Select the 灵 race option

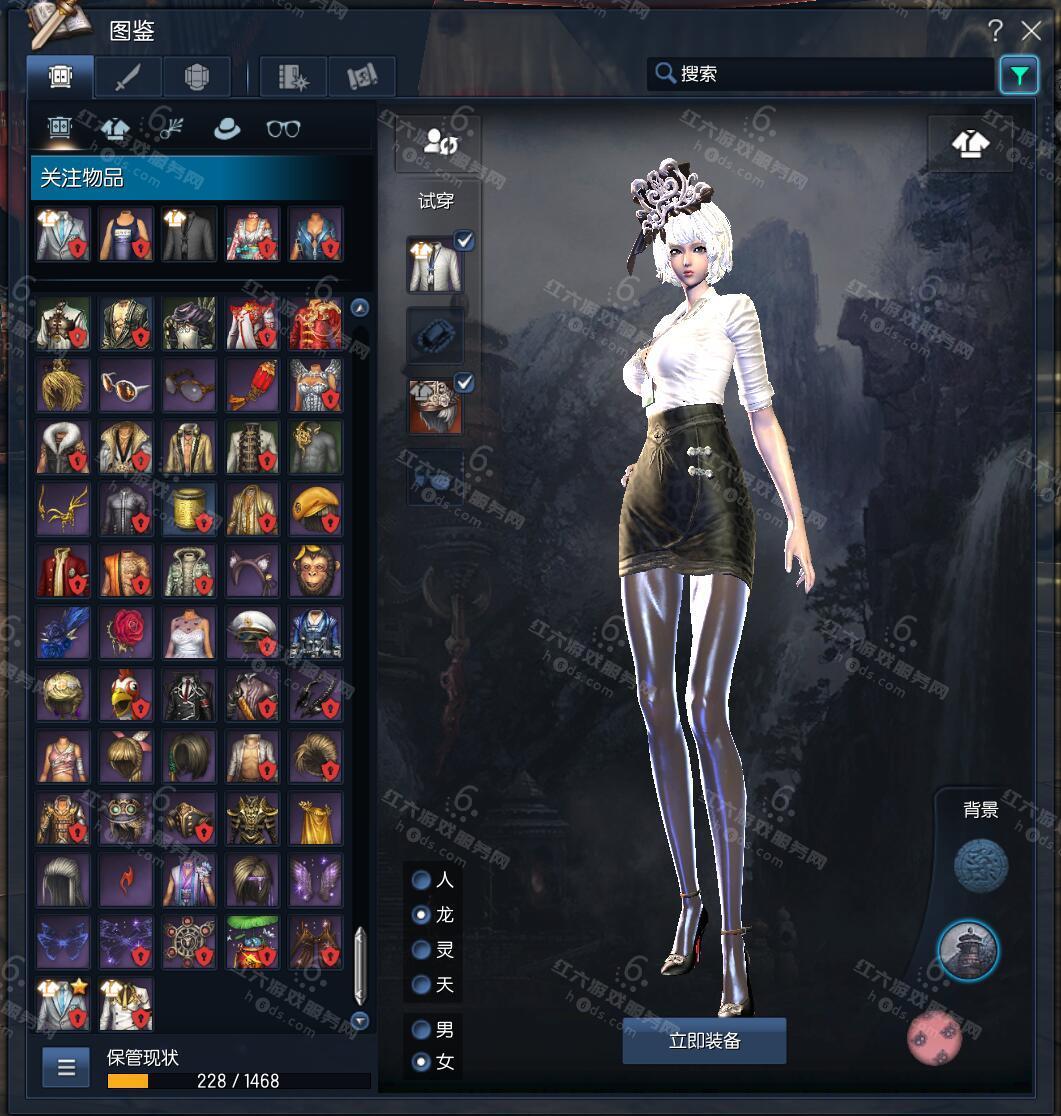422,950
